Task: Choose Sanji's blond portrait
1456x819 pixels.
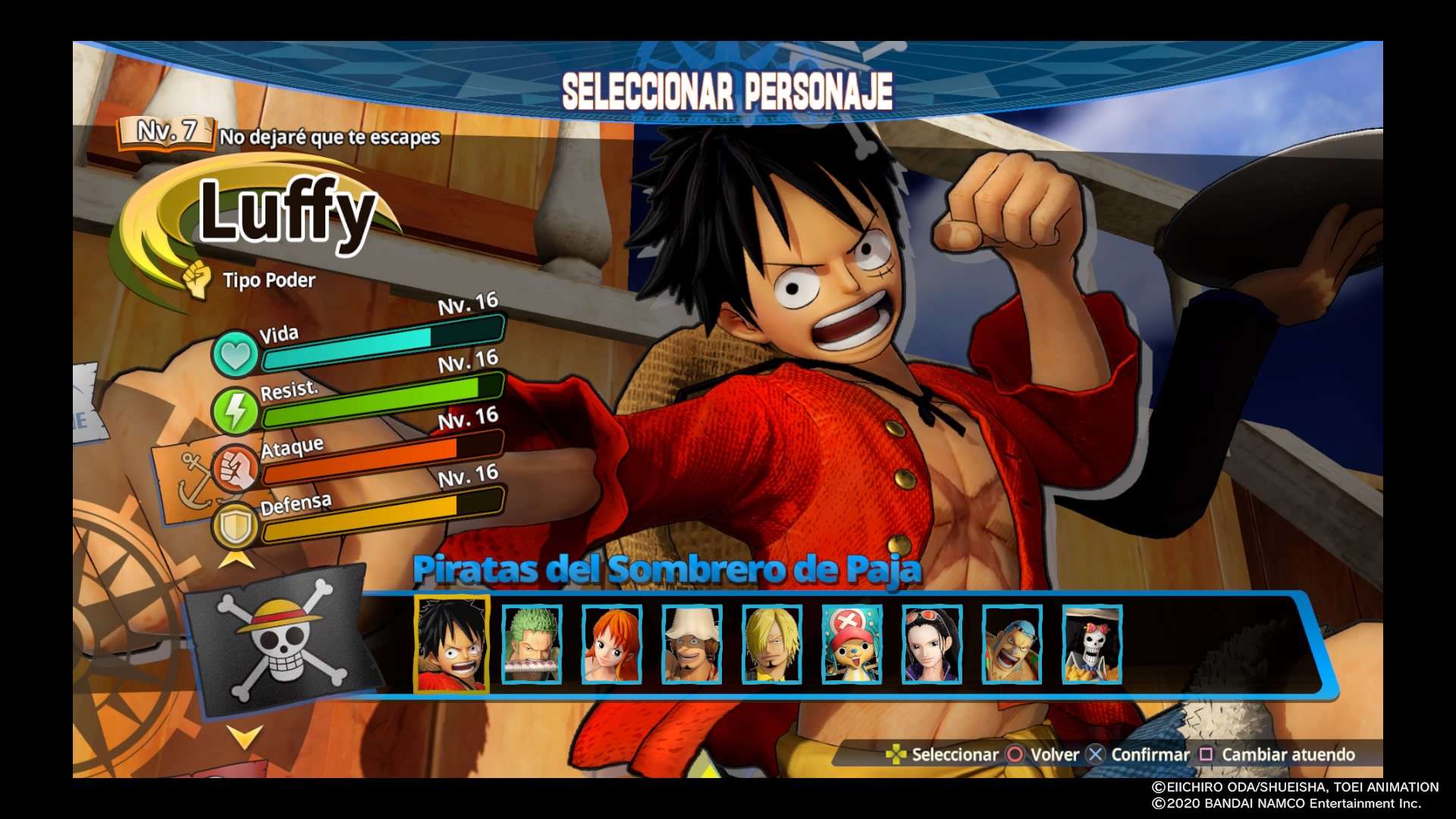Action: click(x=771, y=644)
